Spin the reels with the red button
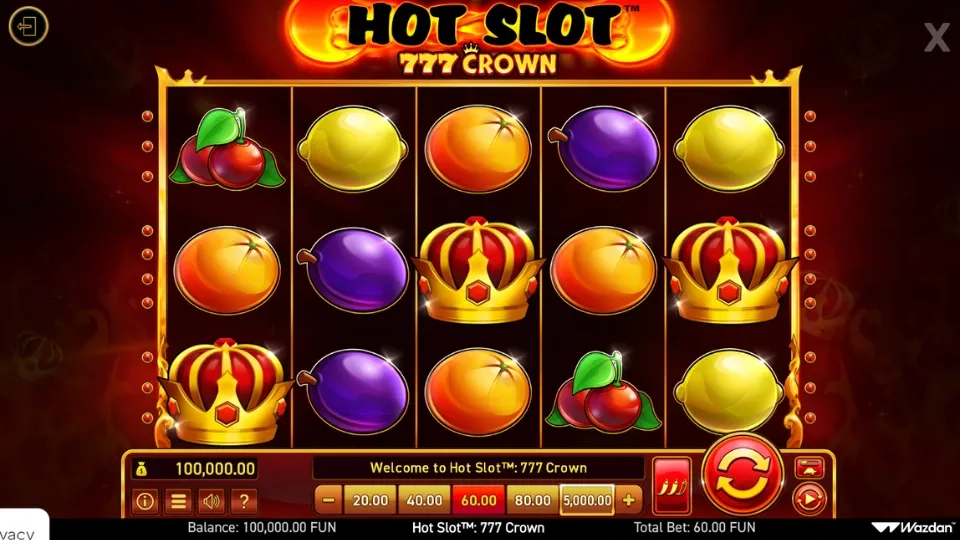This screenshot has width=960, height=540. pos(743,476)
